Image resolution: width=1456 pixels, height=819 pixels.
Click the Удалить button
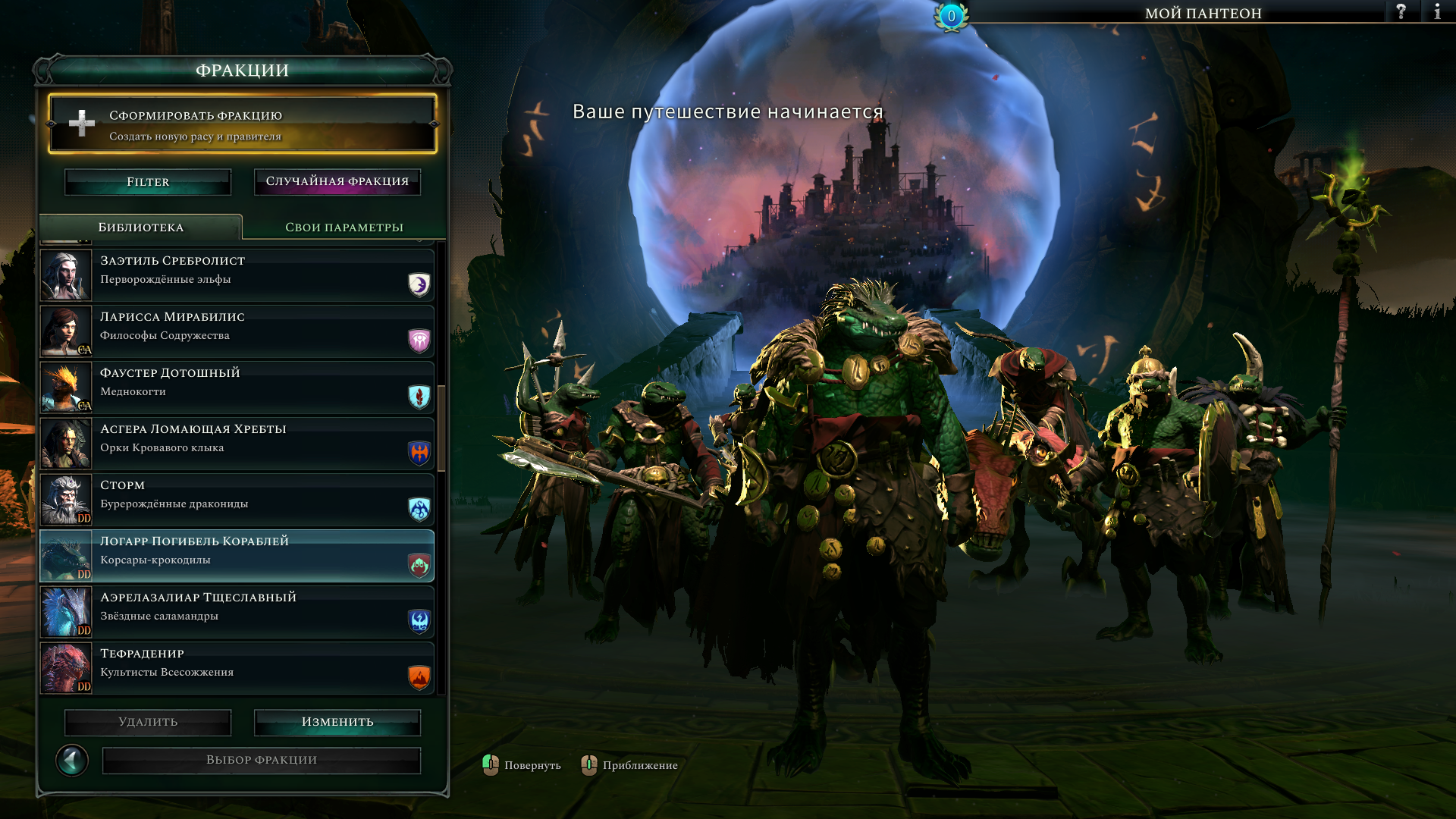pos(148,722)
